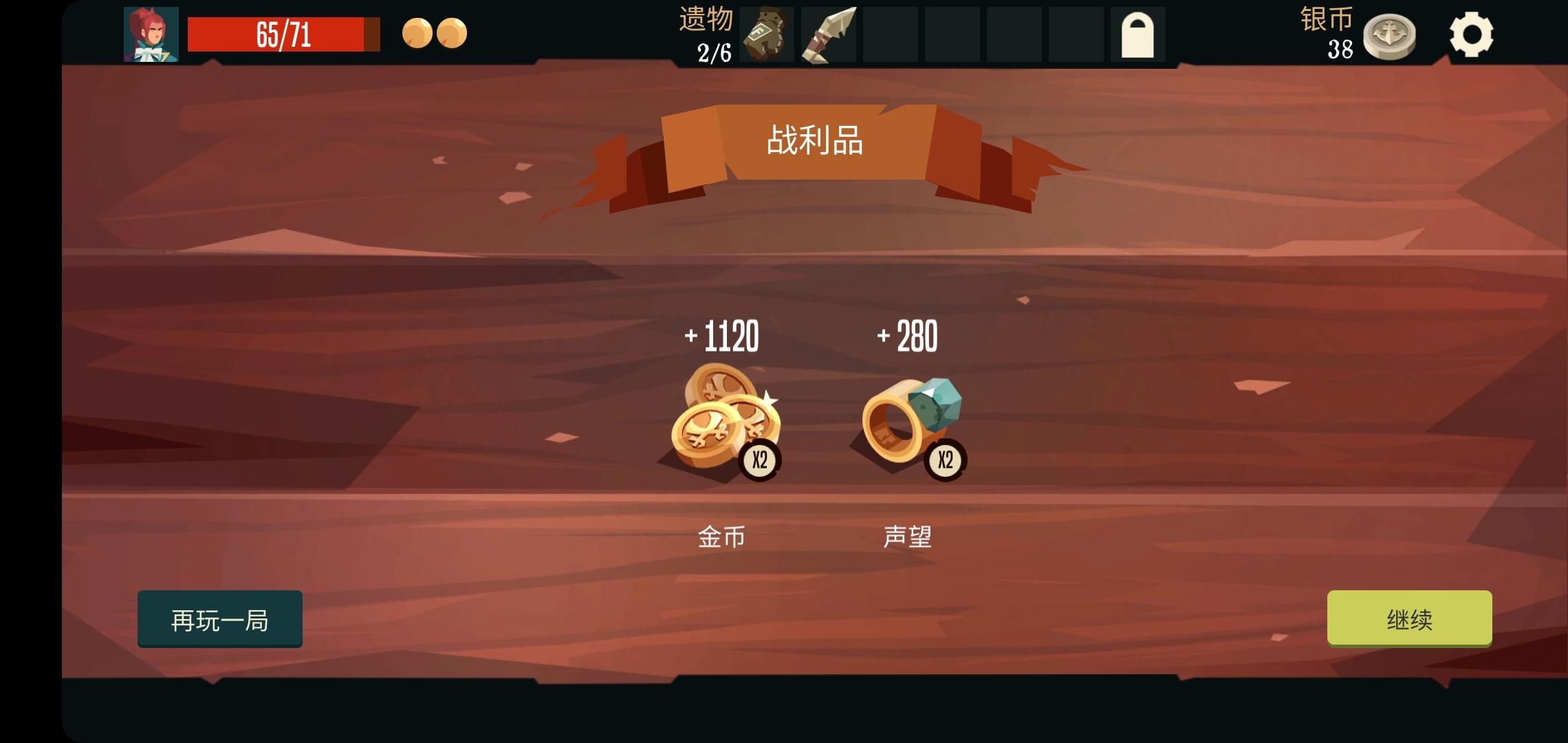Open the character portrait avatar
This screenshot has height=743, width=1568.
pos(150,33)
